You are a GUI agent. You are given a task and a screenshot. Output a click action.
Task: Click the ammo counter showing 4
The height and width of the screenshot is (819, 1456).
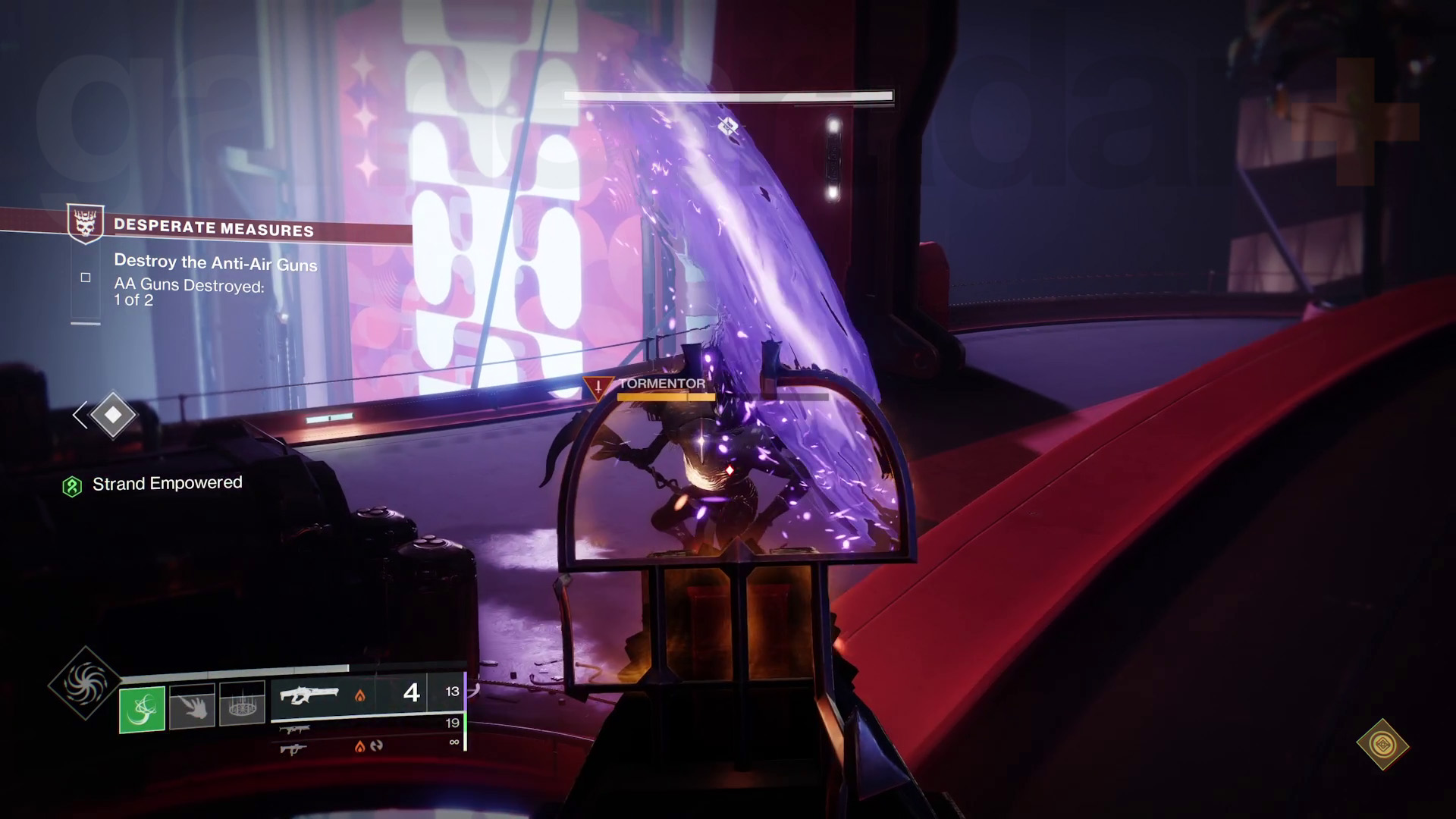point(410,694)
